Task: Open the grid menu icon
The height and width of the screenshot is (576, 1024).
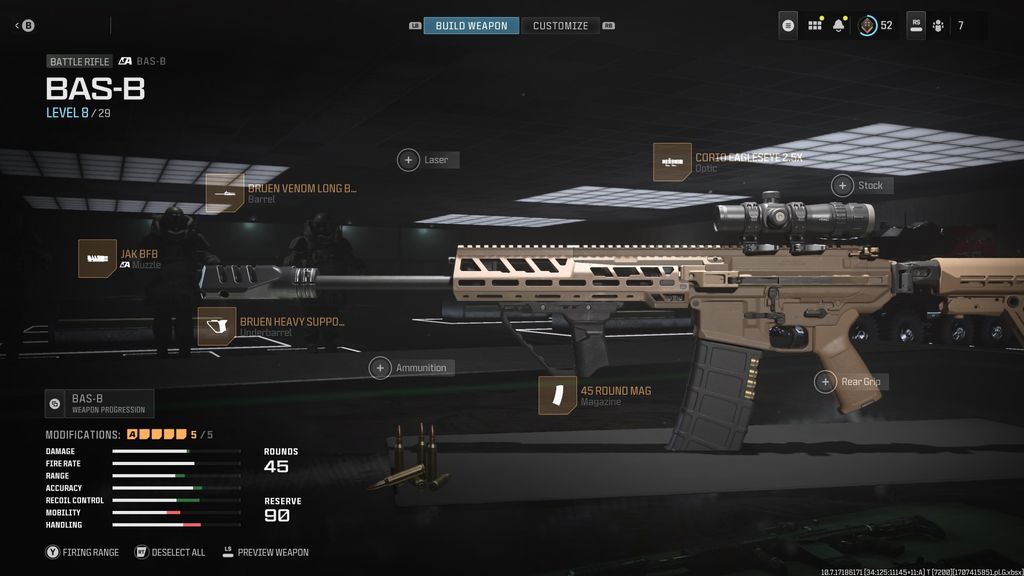Action: 815,26
